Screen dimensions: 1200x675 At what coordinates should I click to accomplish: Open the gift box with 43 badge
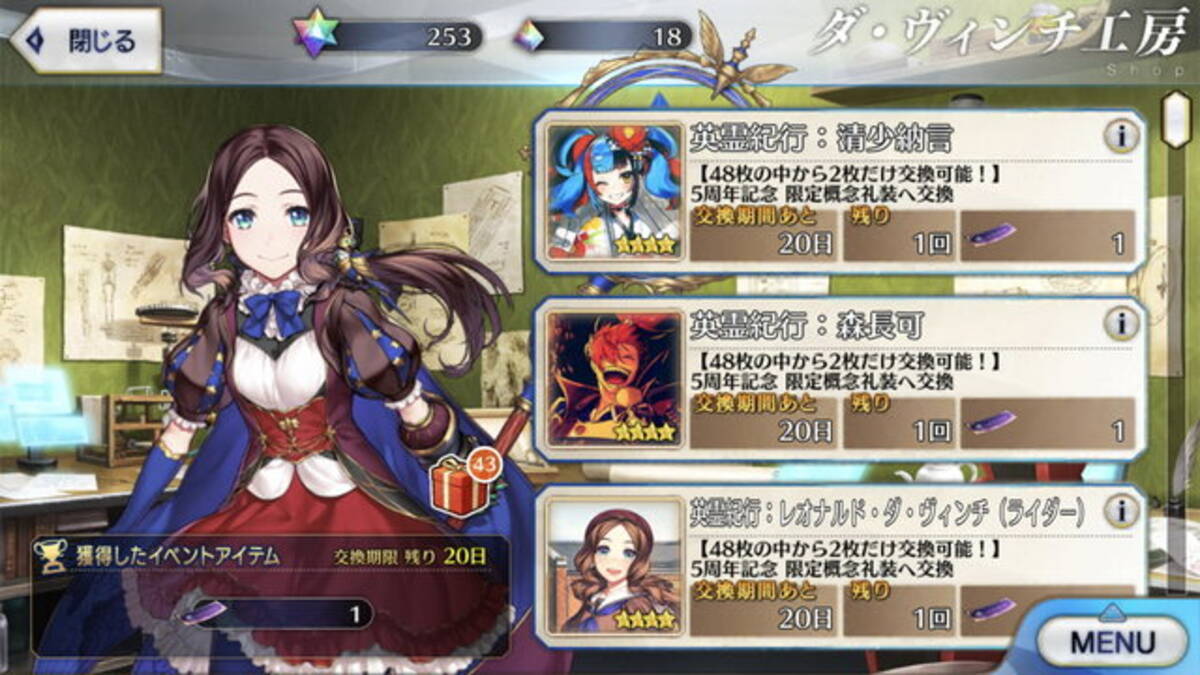point(459,487)
